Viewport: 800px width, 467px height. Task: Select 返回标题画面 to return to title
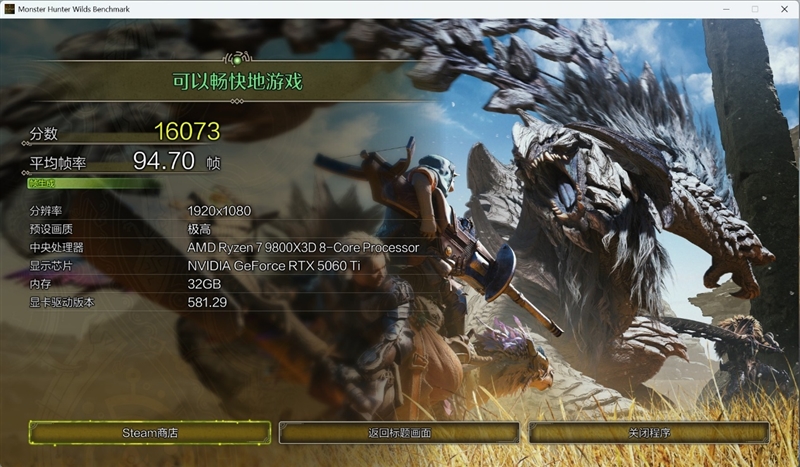(399, 432)
